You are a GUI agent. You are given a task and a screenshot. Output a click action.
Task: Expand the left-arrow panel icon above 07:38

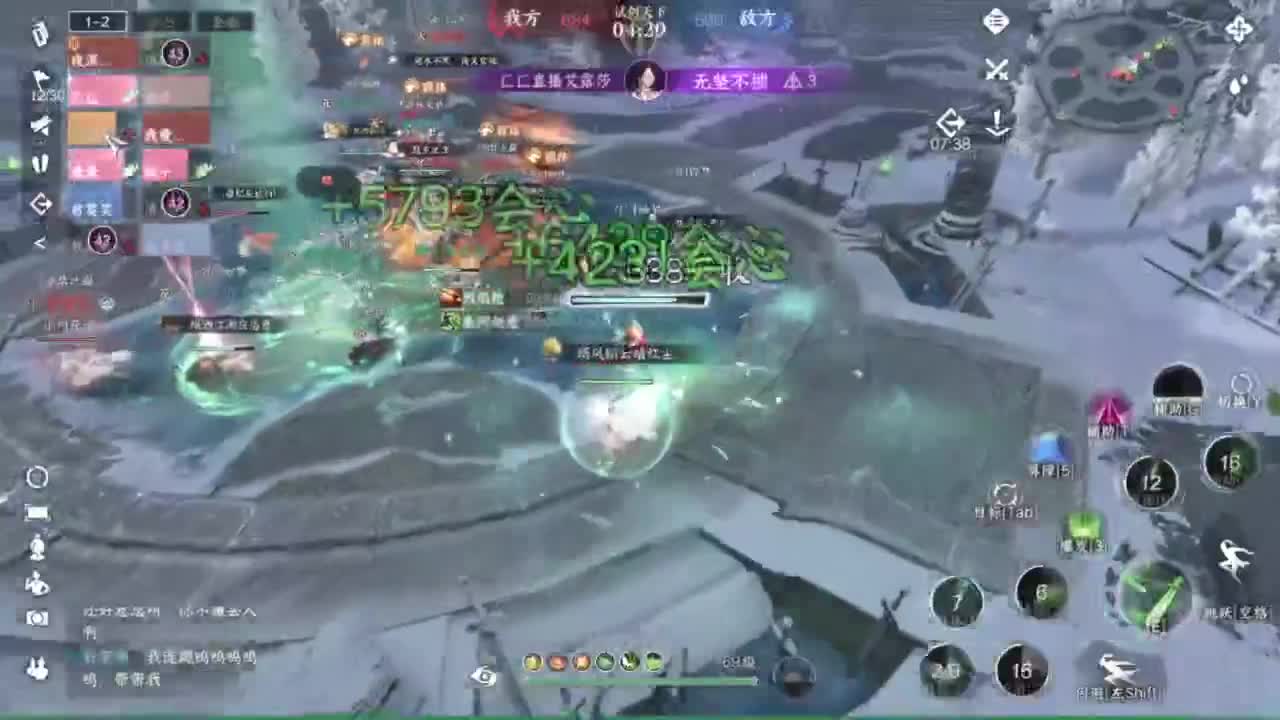click(950, 122)
